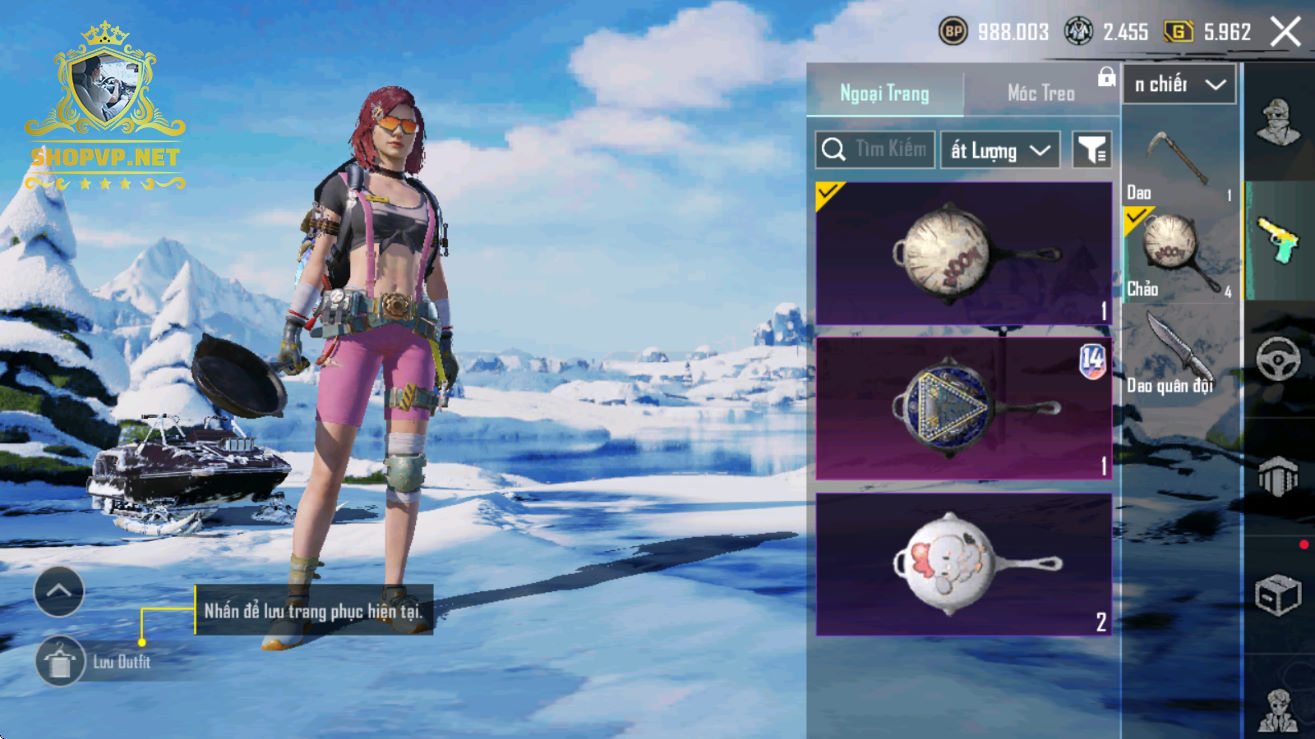Choose the blue triangle pan skin
Screen dimensions: 1315x739
pyautogui.click(x=964, y=408)
